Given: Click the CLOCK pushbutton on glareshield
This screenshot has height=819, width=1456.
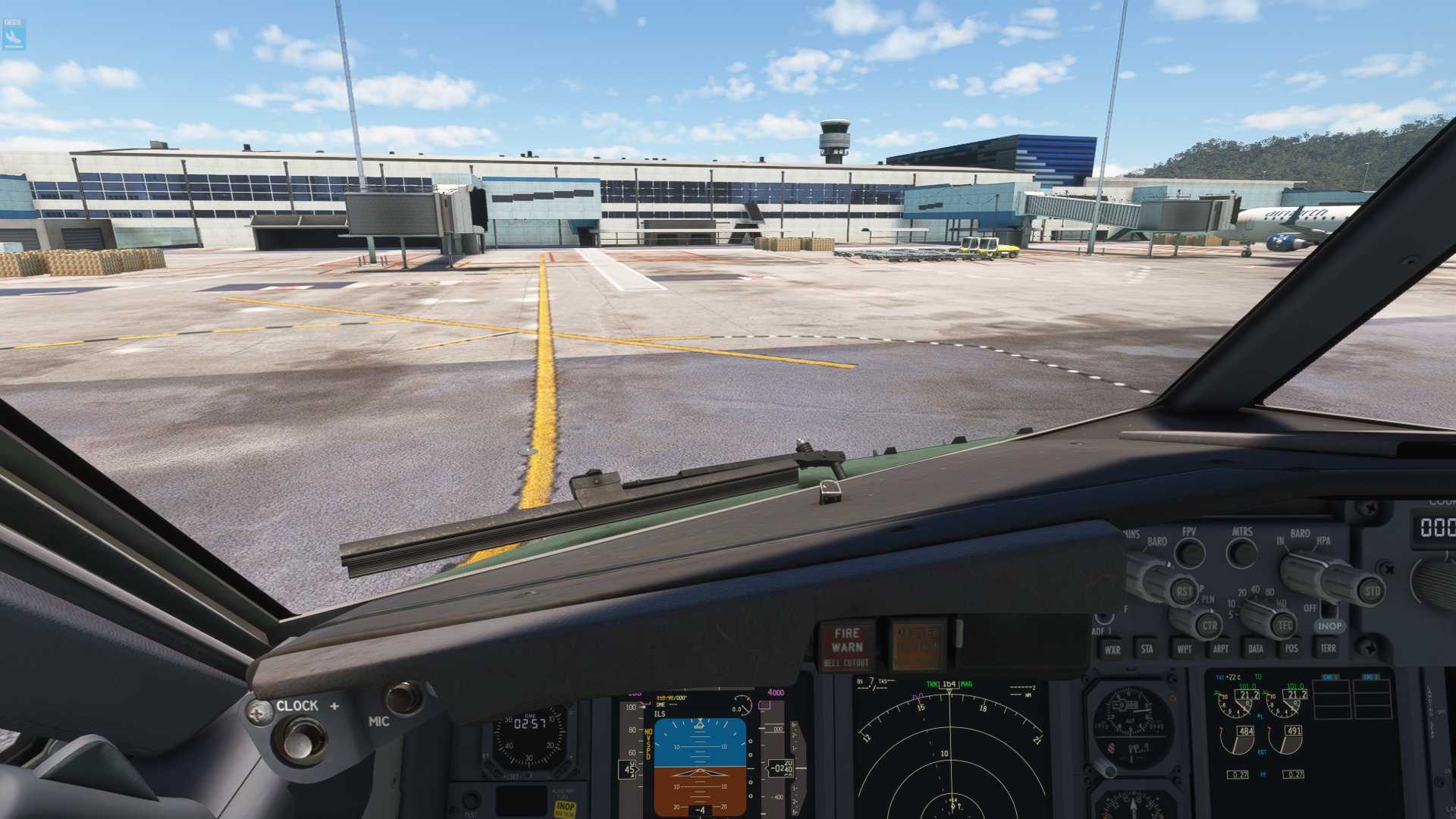Looking at the screenshot, I should click(x=301, y=739).
